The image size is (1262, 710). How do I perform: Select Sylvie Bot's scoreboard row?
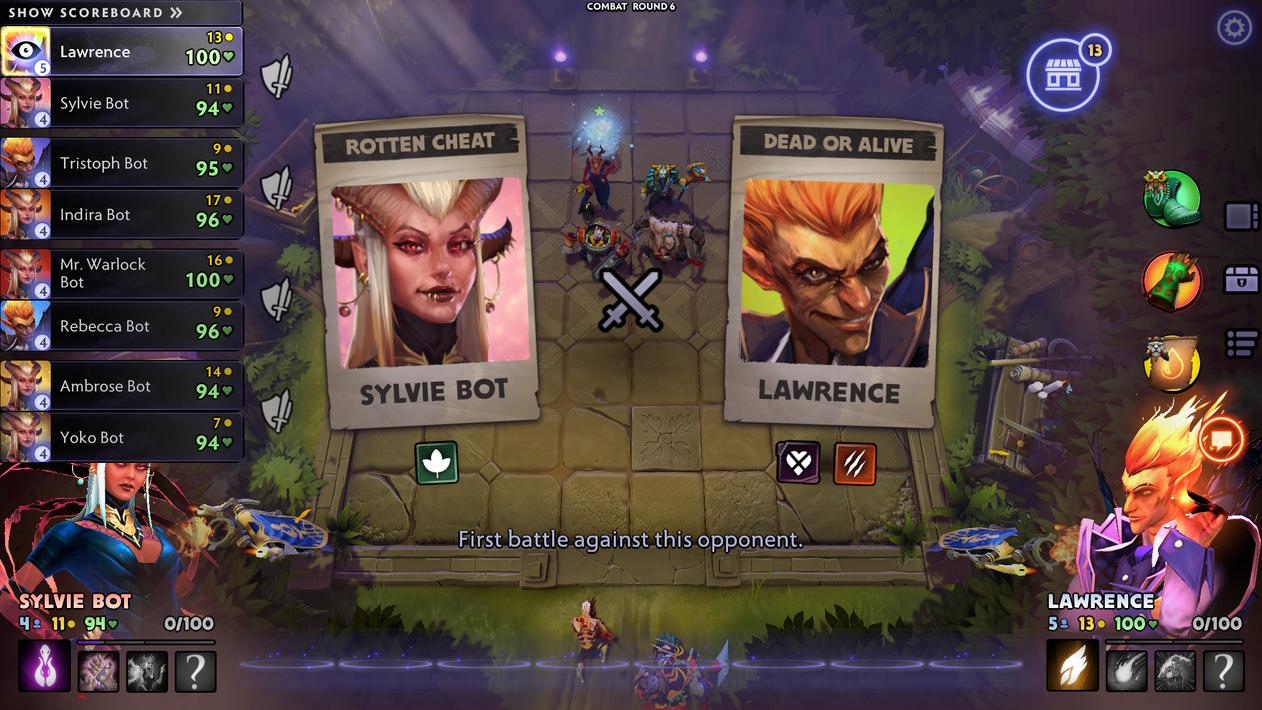tap(120, 103)
